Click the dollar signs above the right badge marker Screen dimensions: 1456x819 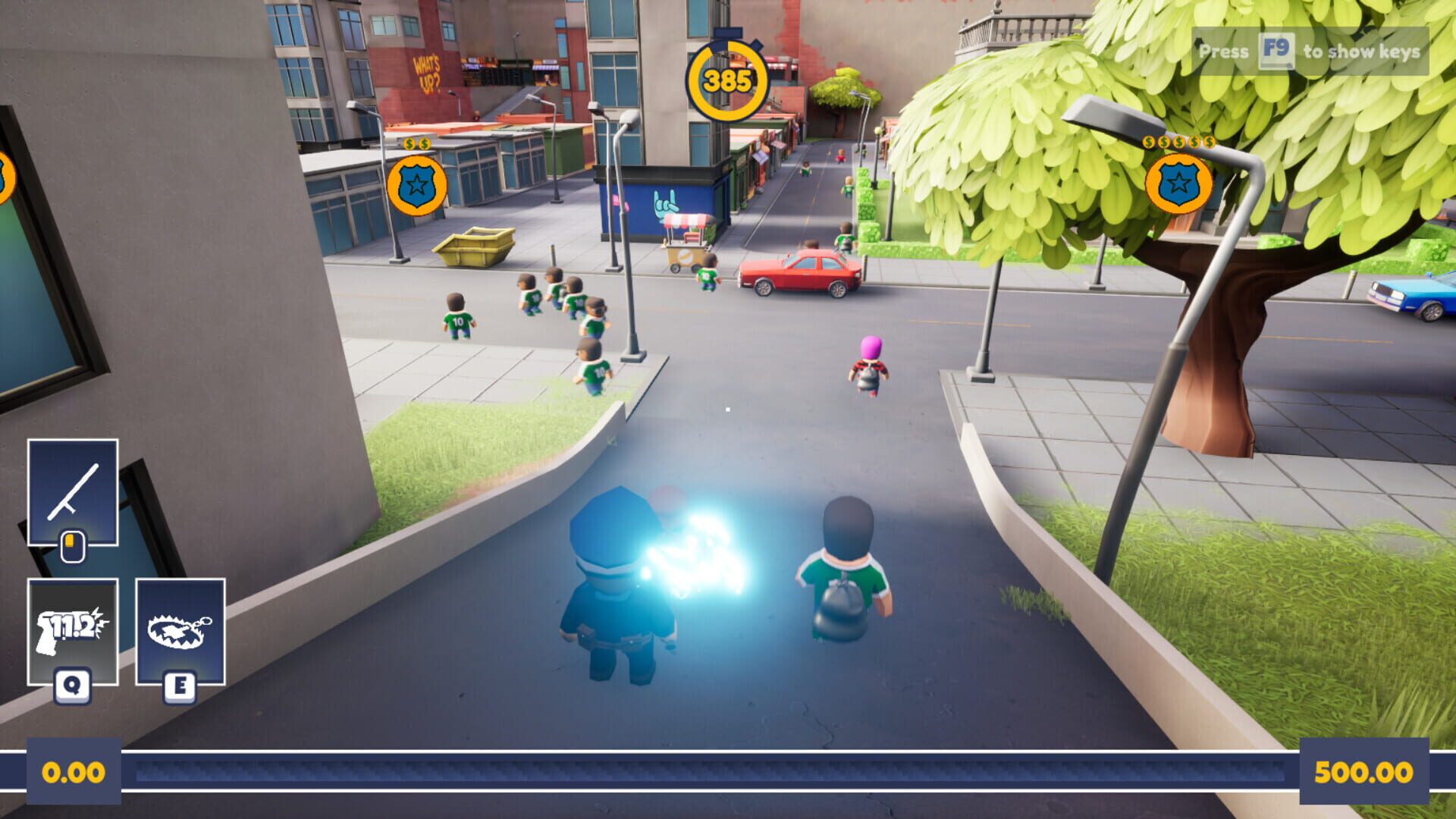[x=1180, y=141]
